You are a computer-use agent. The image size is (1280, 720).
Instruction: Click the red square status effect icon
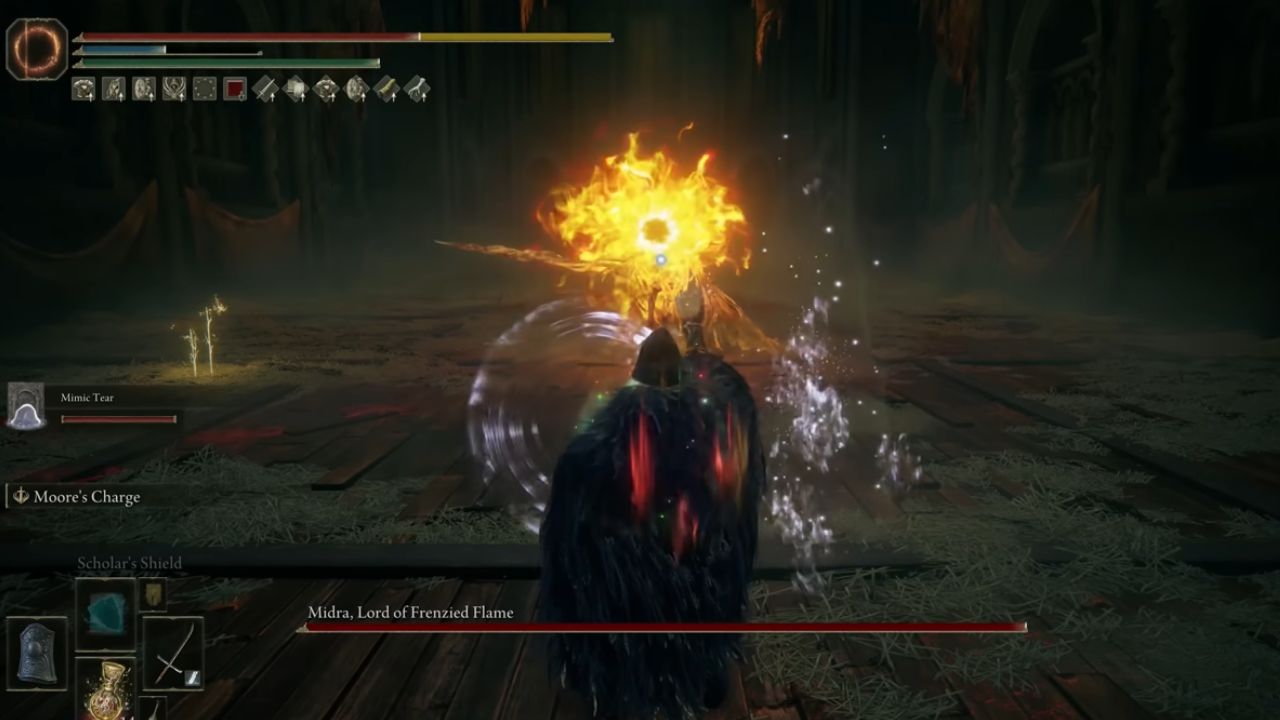pyautogui.click(x=233, y=88)
